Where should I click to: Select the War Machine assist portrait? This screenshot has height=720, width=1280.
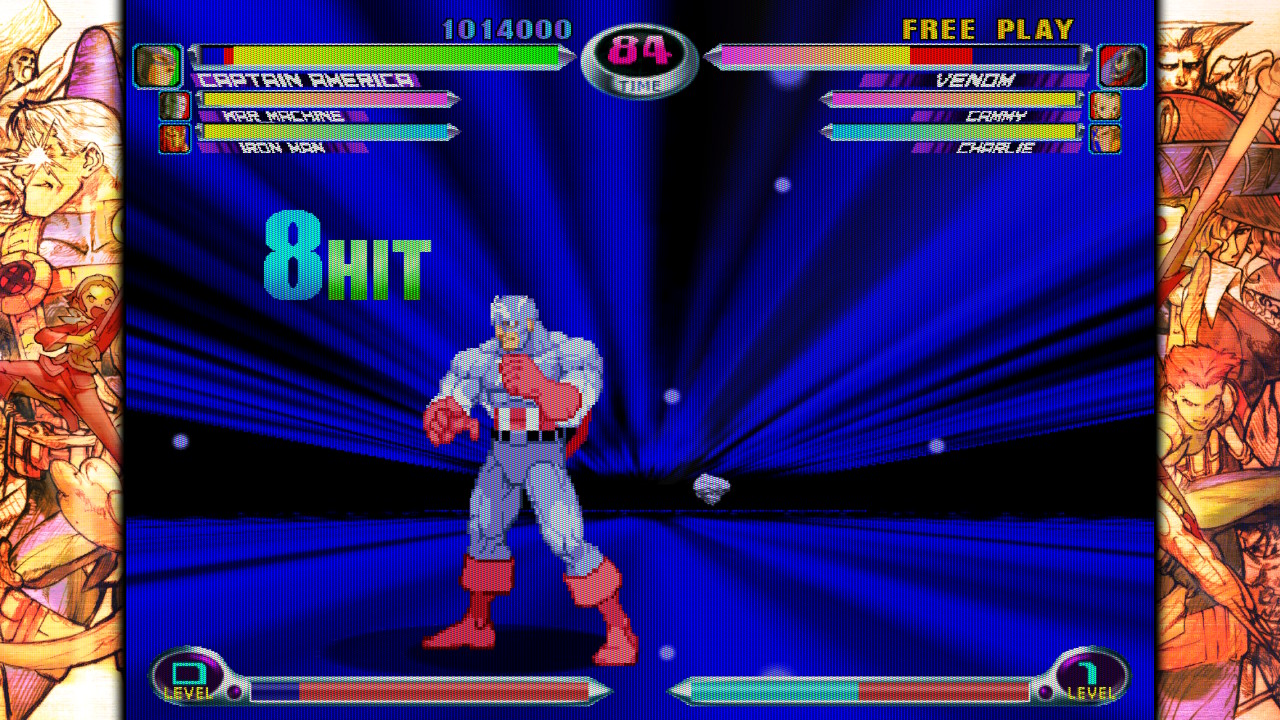[x=175, y=106]
